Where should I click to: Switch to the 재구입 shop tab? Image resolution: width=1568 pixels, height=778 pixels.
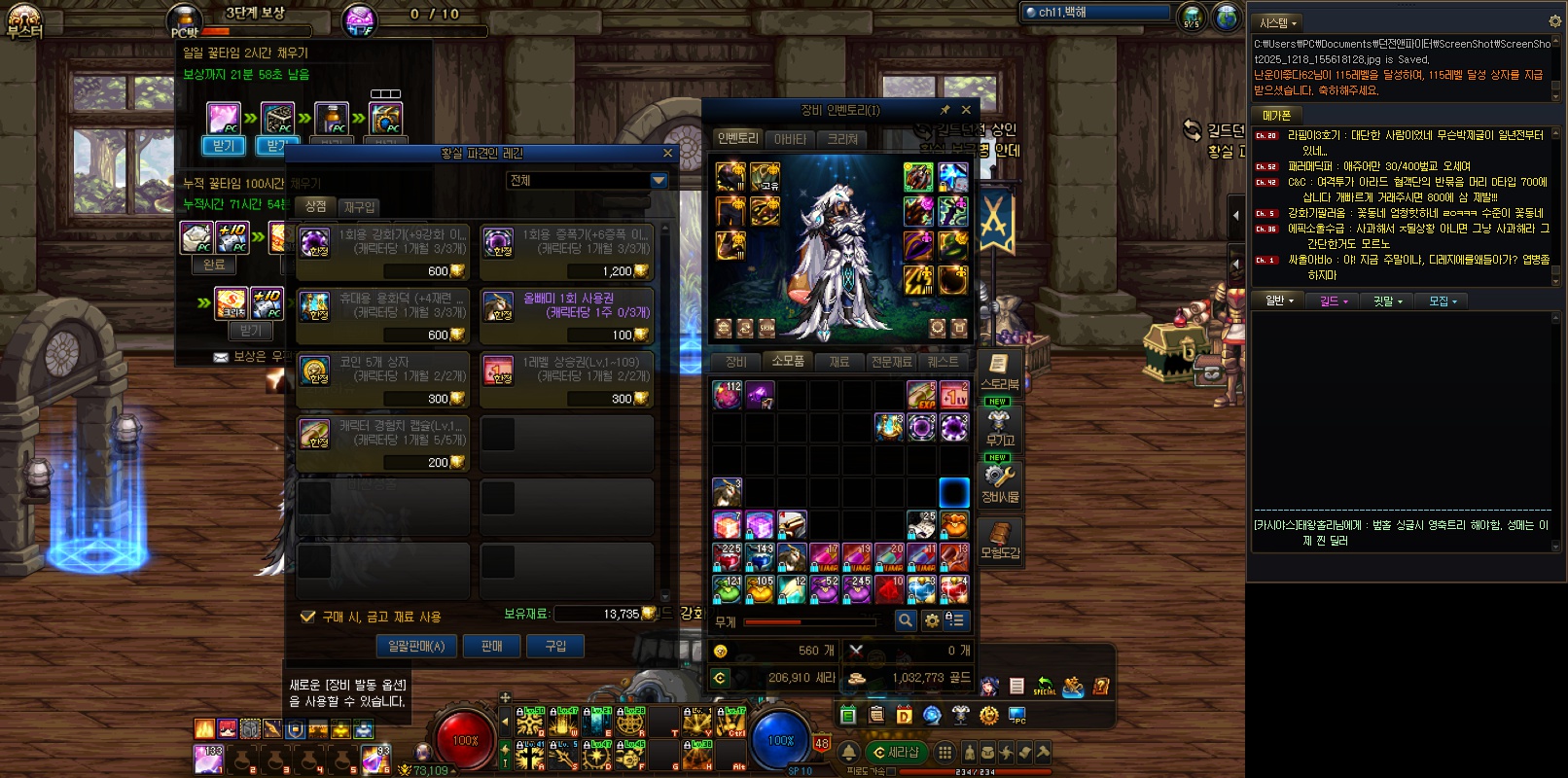pos(359,207)
